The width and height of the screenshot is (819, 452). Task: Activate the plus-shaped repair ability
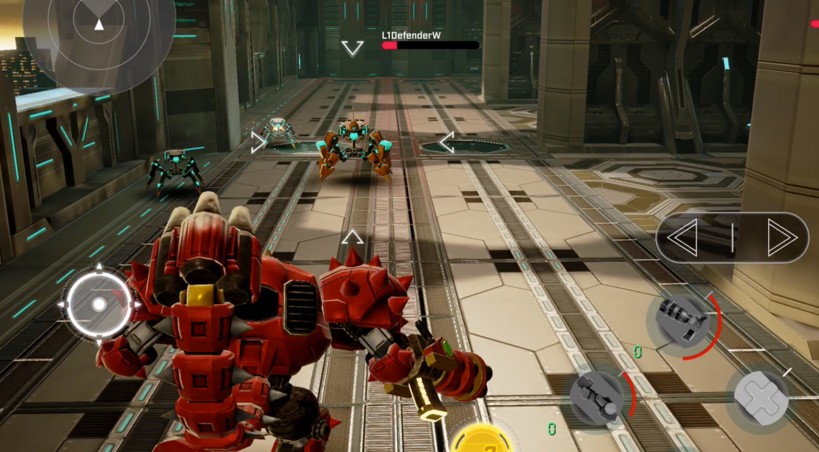point(761,396)
